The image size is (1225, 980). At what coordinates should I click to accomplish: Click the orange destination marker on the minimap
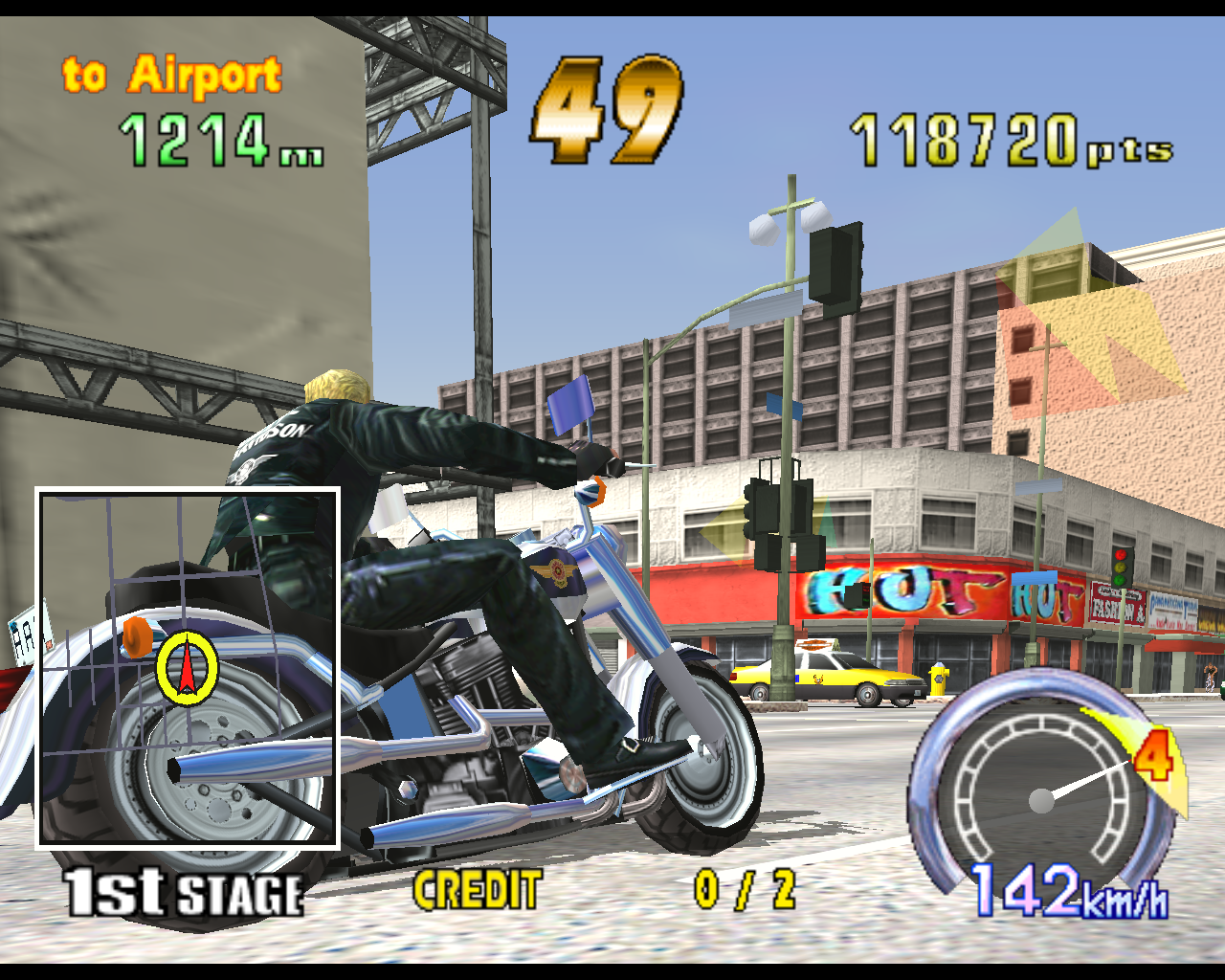137,637
